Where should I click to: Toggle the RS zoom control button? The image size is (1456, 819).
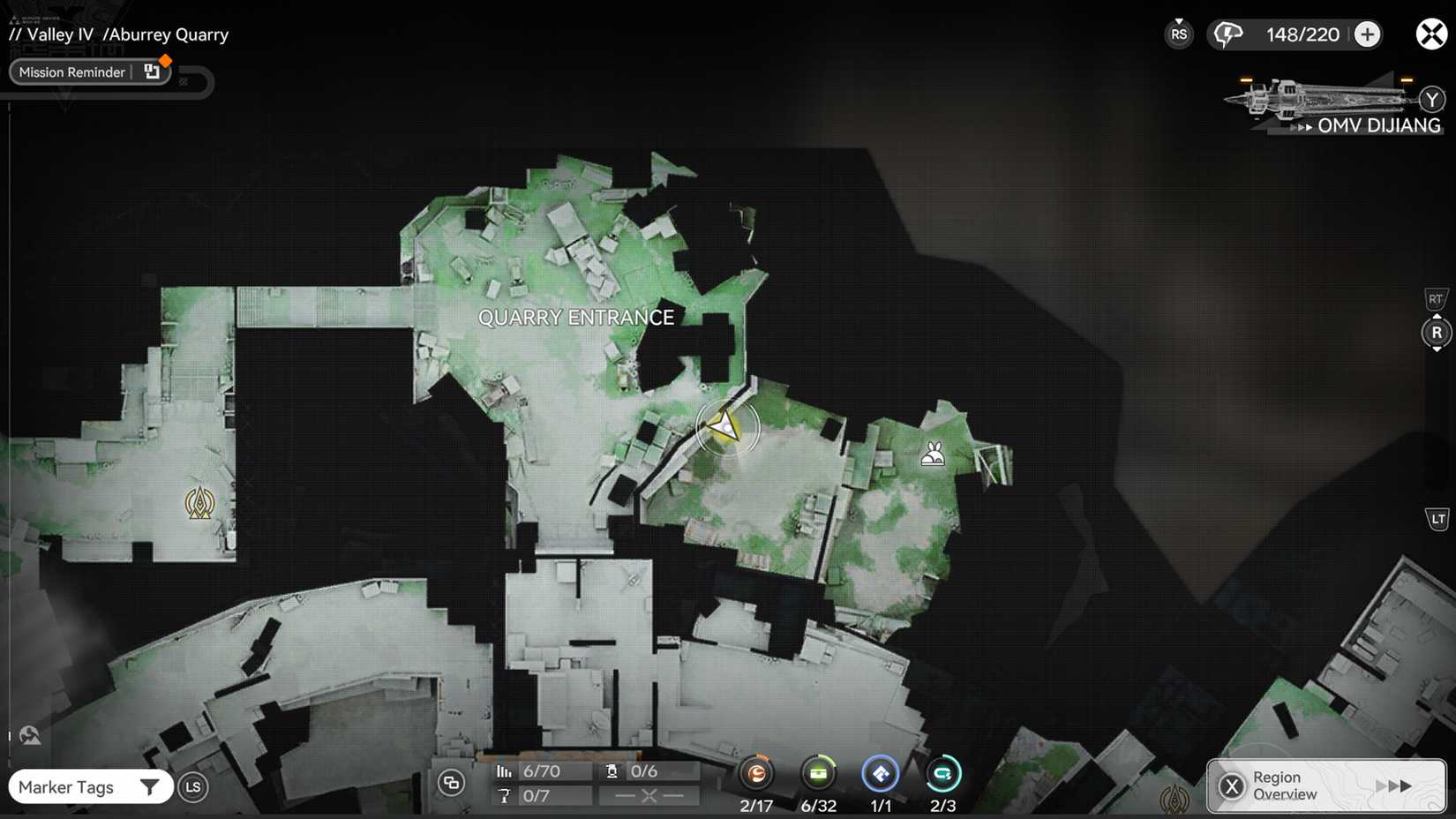coord(1179,34)
